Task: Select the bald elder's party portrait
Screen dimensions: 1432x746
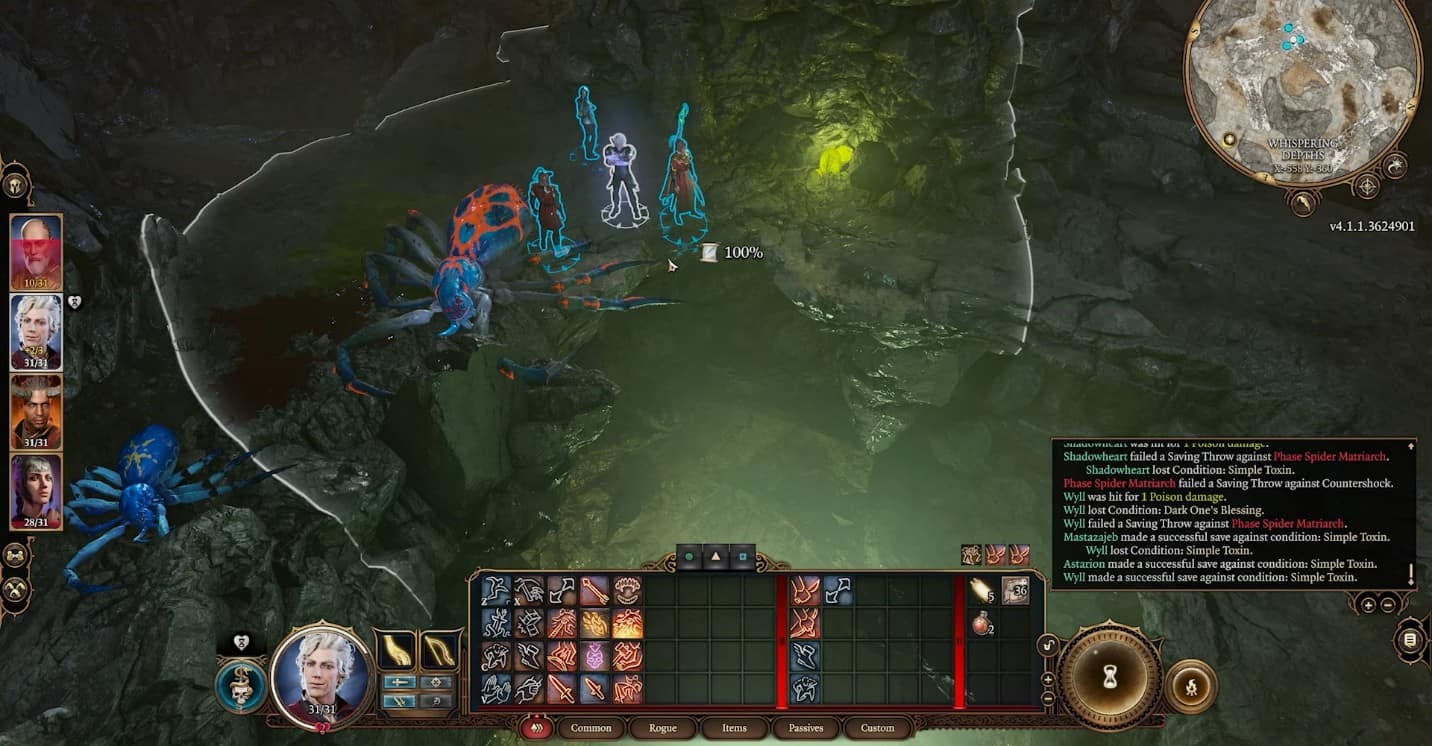Action: pos(36,252)
